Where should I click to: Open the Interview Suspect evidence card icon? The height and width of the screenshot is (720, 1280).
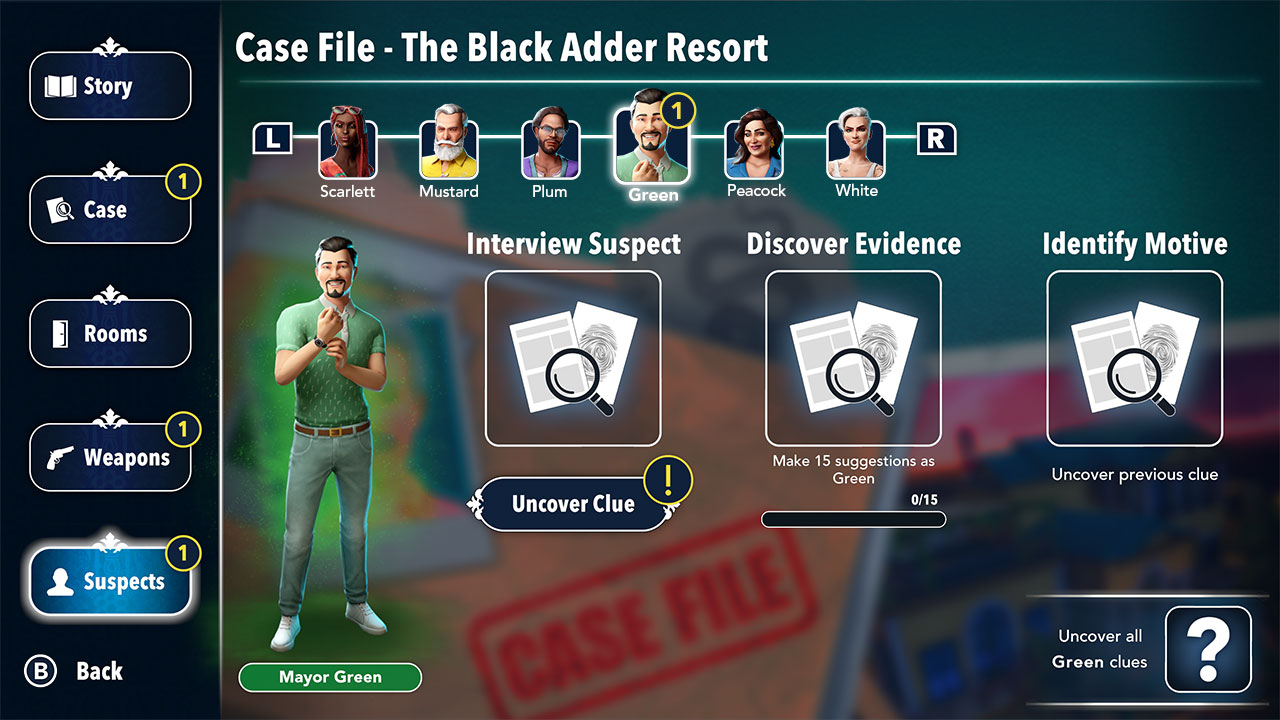coord(573,358)
